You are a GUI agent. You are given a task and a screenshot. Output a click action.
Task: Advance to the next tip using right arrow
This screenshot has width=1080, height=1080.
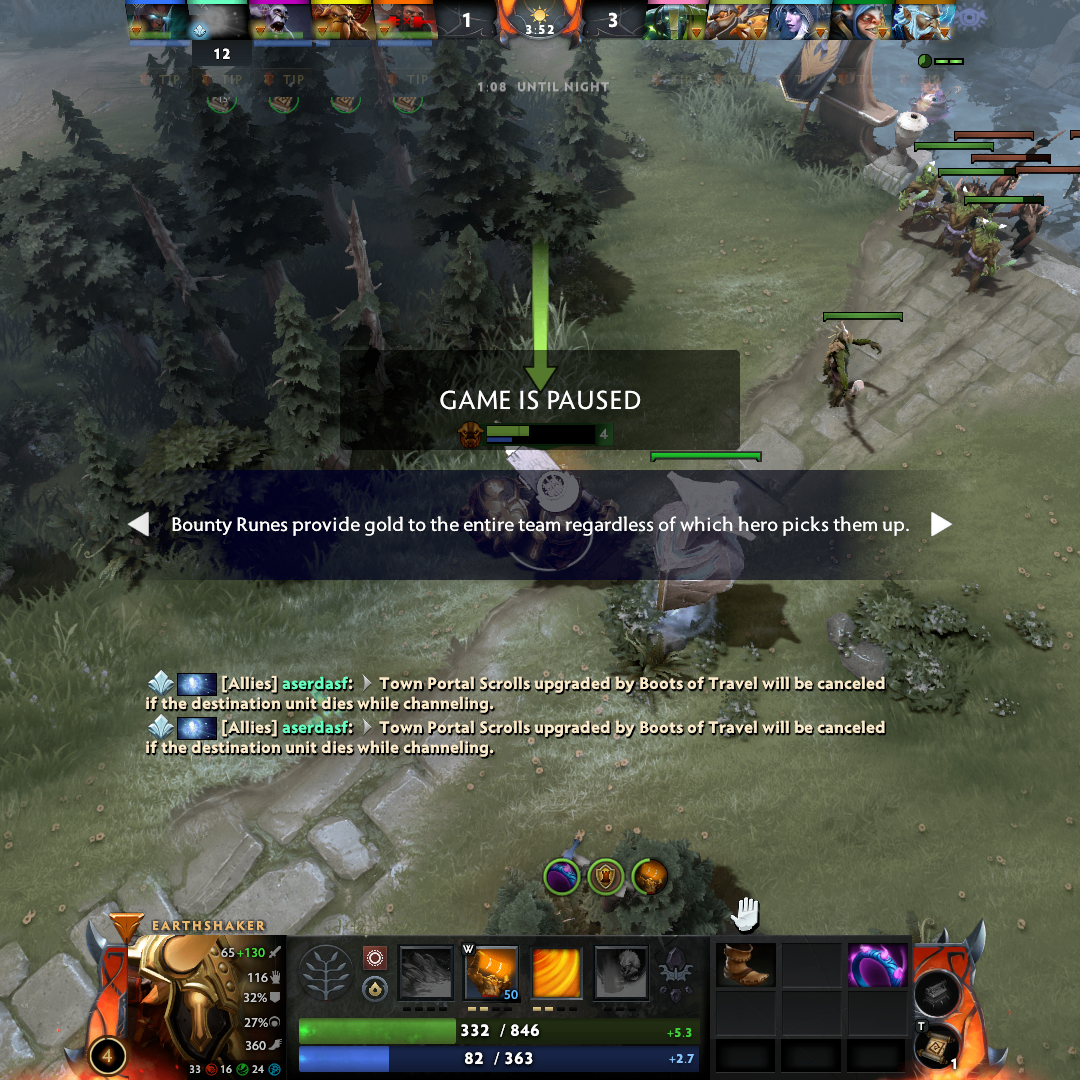[x=941, y=524]
